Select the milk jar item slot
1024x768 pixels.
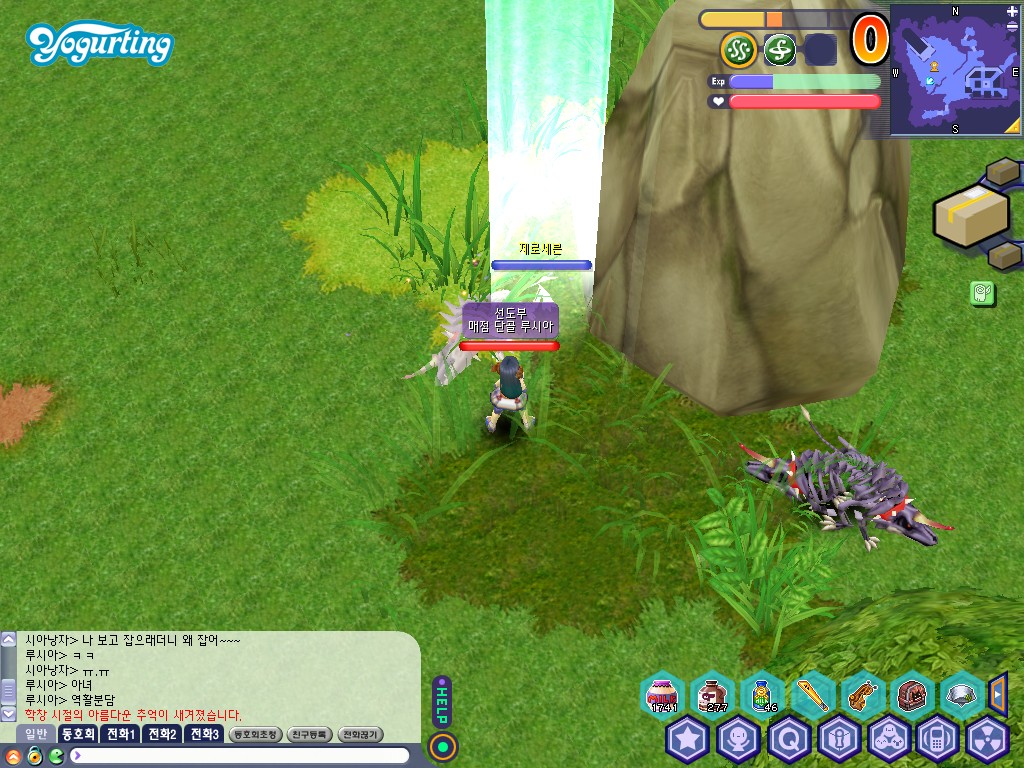pyautogui.click(x=662, y=693)
